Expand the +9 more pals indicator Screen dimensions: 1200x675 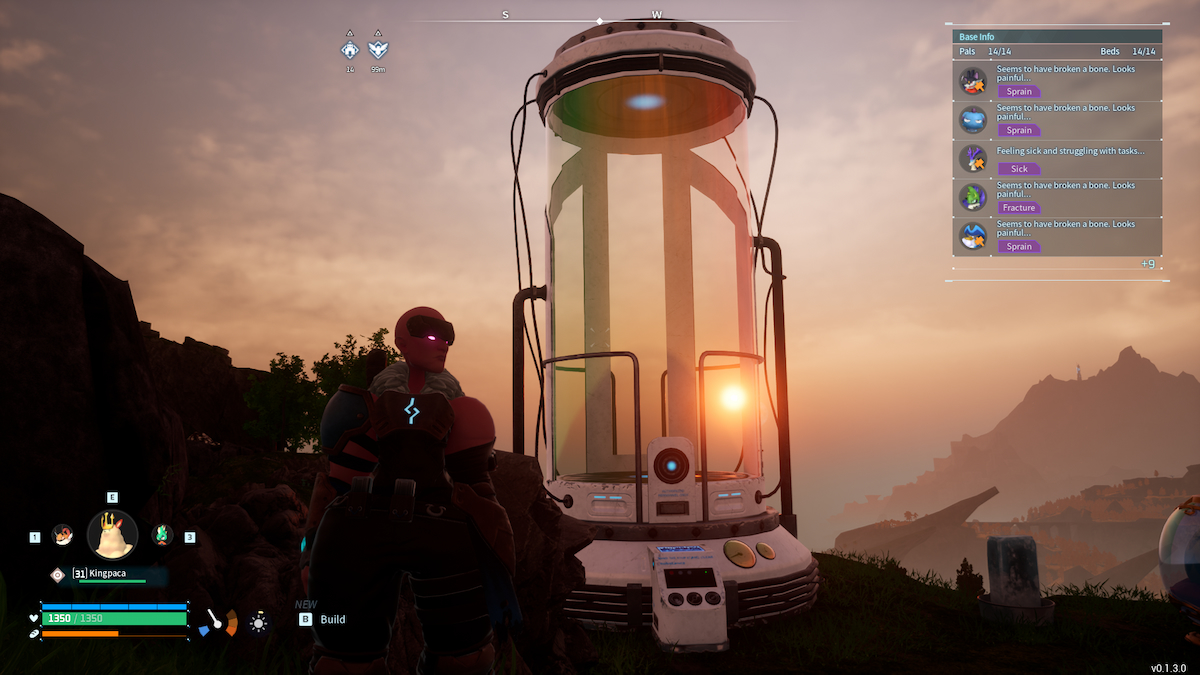click(1147, 264)
